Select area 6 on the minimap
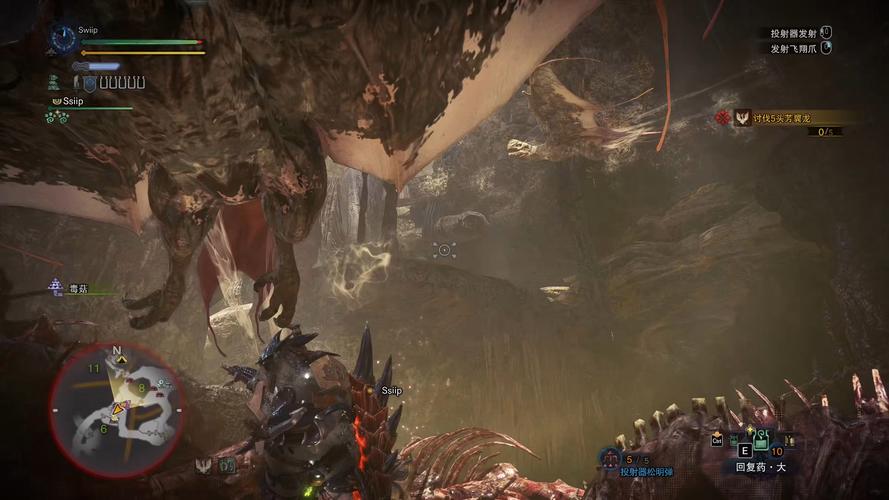889x500 pixels. [104, 429]
